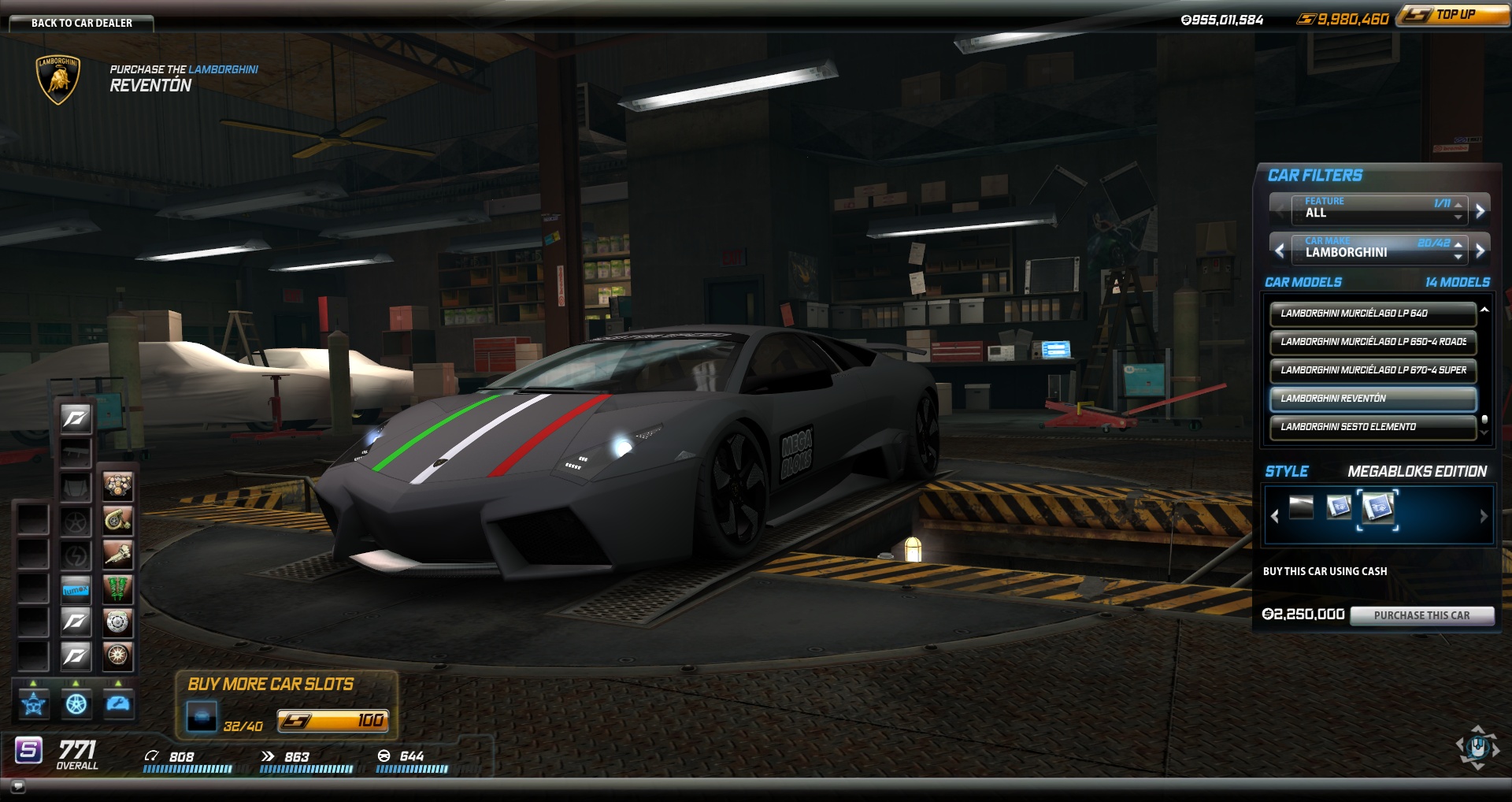
Task: Click the engine performance part icon
Action: tap(117, 486)
